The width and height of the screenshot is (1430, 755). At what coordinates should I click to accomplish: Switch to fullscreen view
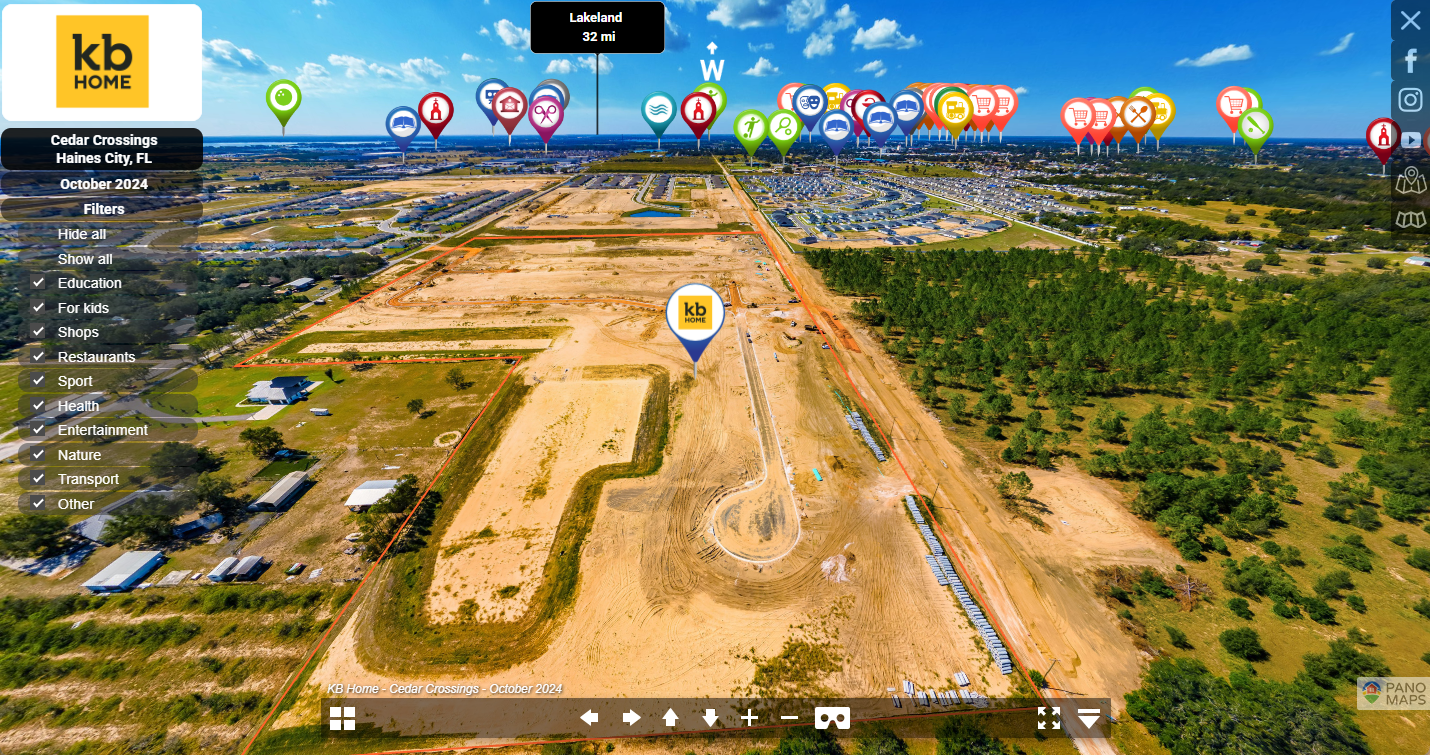[1048, 718]
